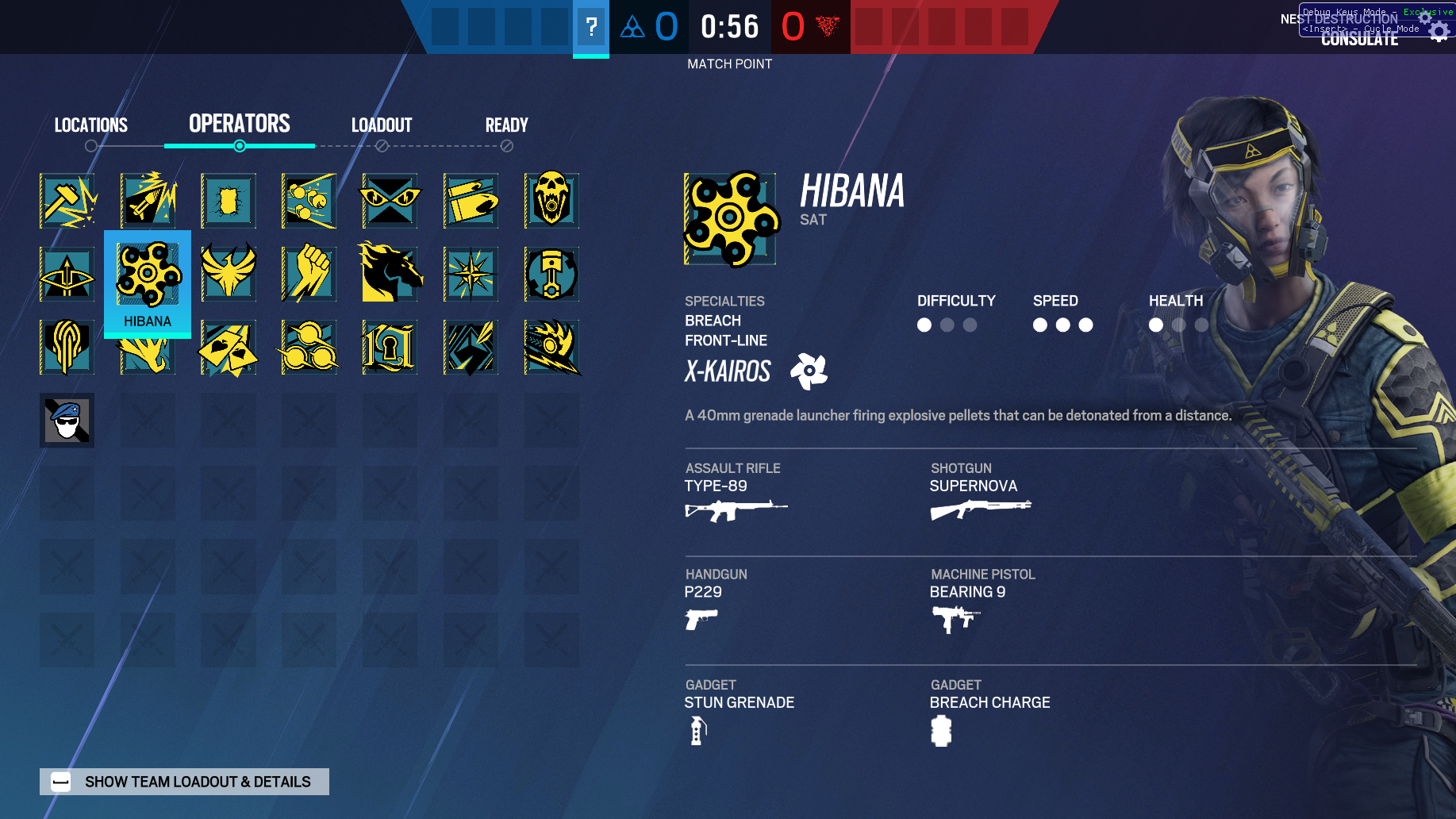Choose the blue beret Recruit icon
This screenshot has width=1456, height=819.
[x=67, y=421]
